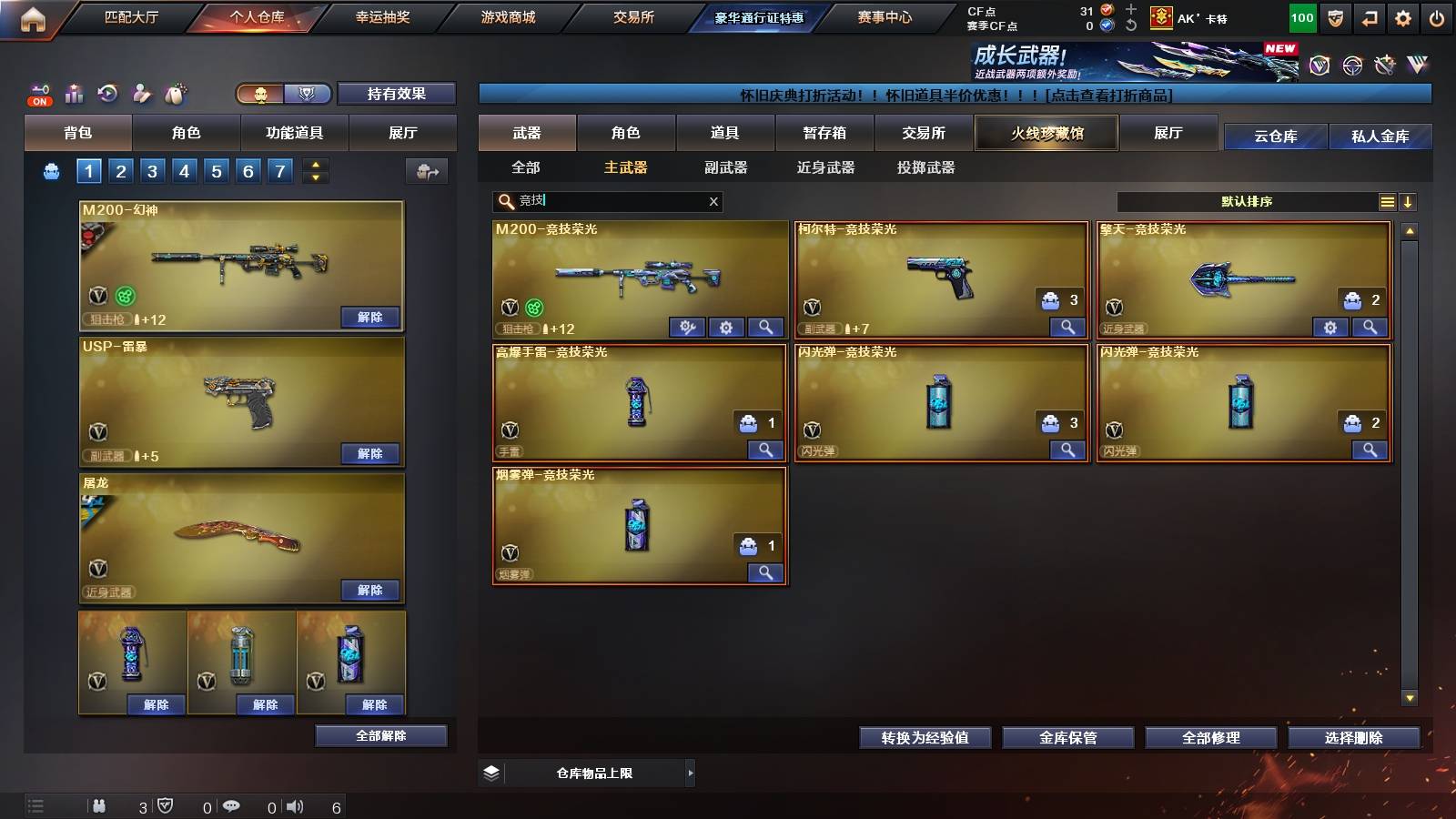Click the back-arrow return icon near the gear
The width and height of the screenshot is (1456, 819).
click(x=1369, y=16)
